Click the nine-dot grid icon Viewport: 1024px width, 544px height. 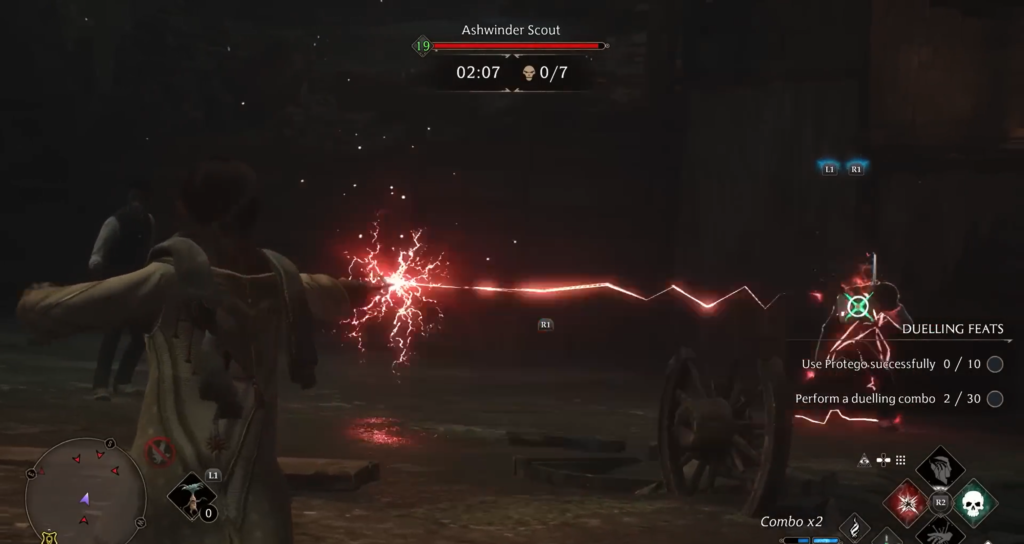click(x=901, y=460)
